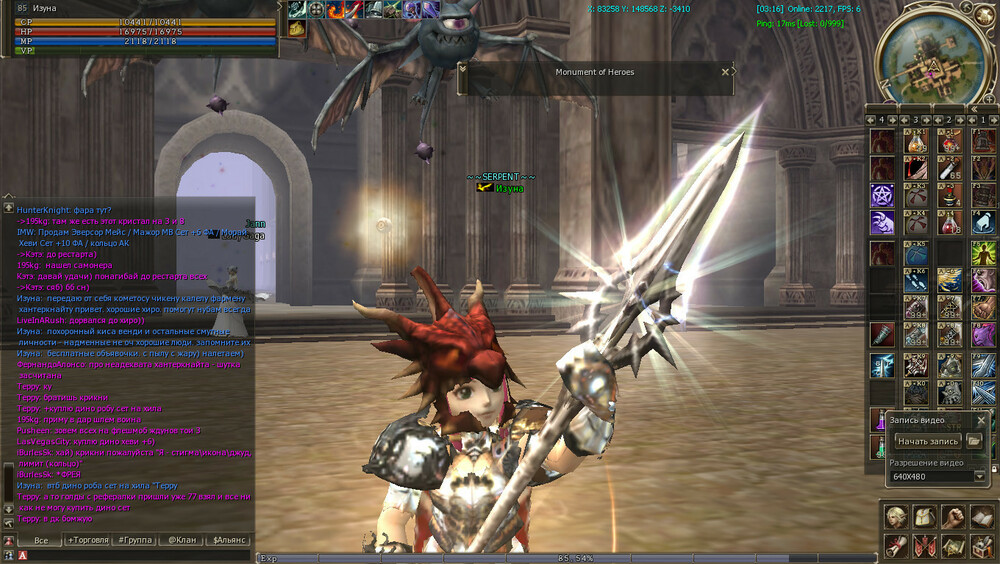The image size is (1000, 564).
Task: Expand the target window's left arrow
Action: click(x=462, y=67)
